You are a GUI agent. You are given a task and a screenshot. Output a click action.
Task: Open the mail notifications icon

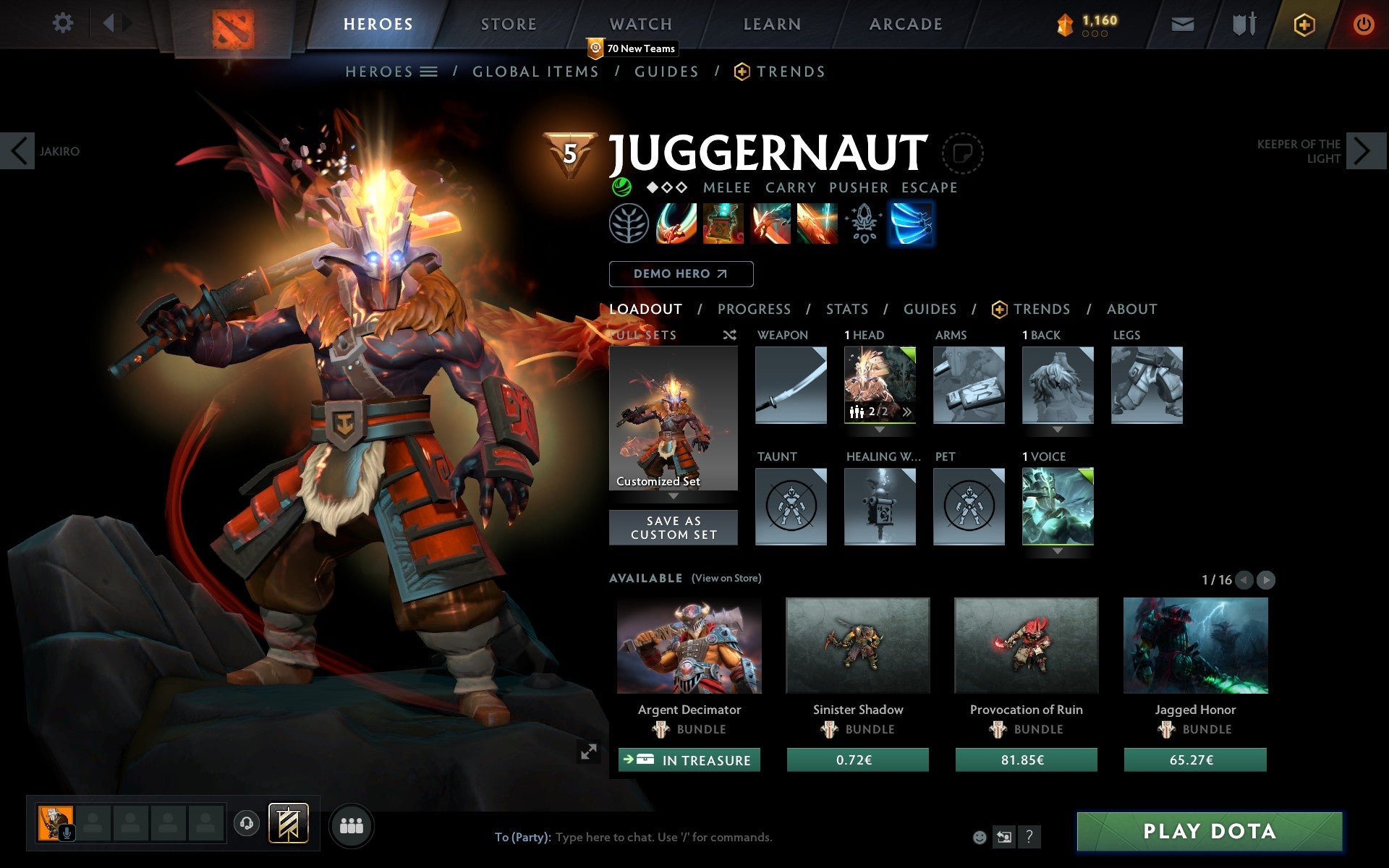pos(1182,23)
